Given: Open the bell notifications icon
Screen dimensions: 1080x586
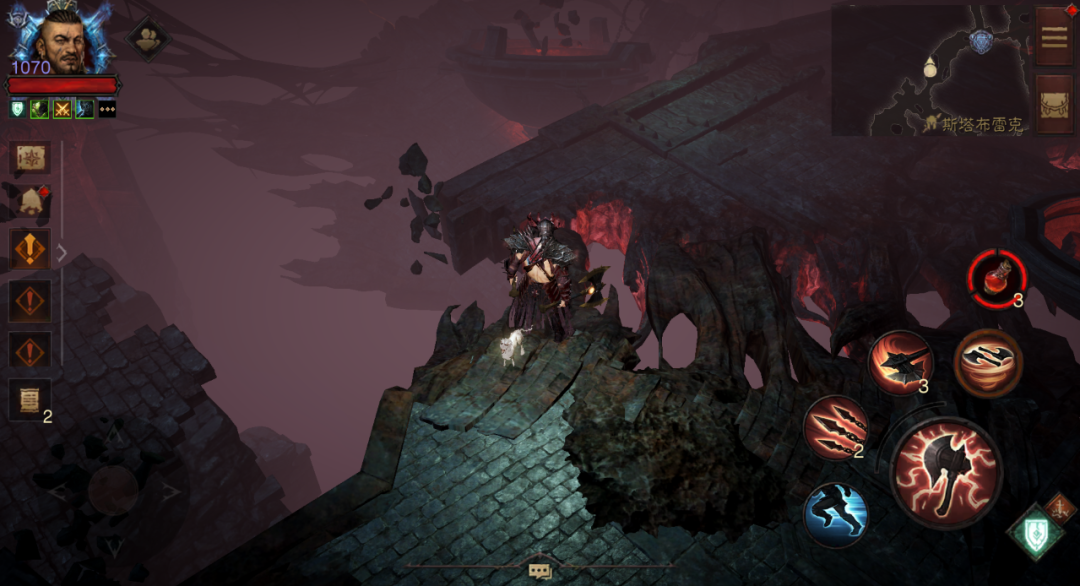Looking at the screenshot, I should point(30,202).
